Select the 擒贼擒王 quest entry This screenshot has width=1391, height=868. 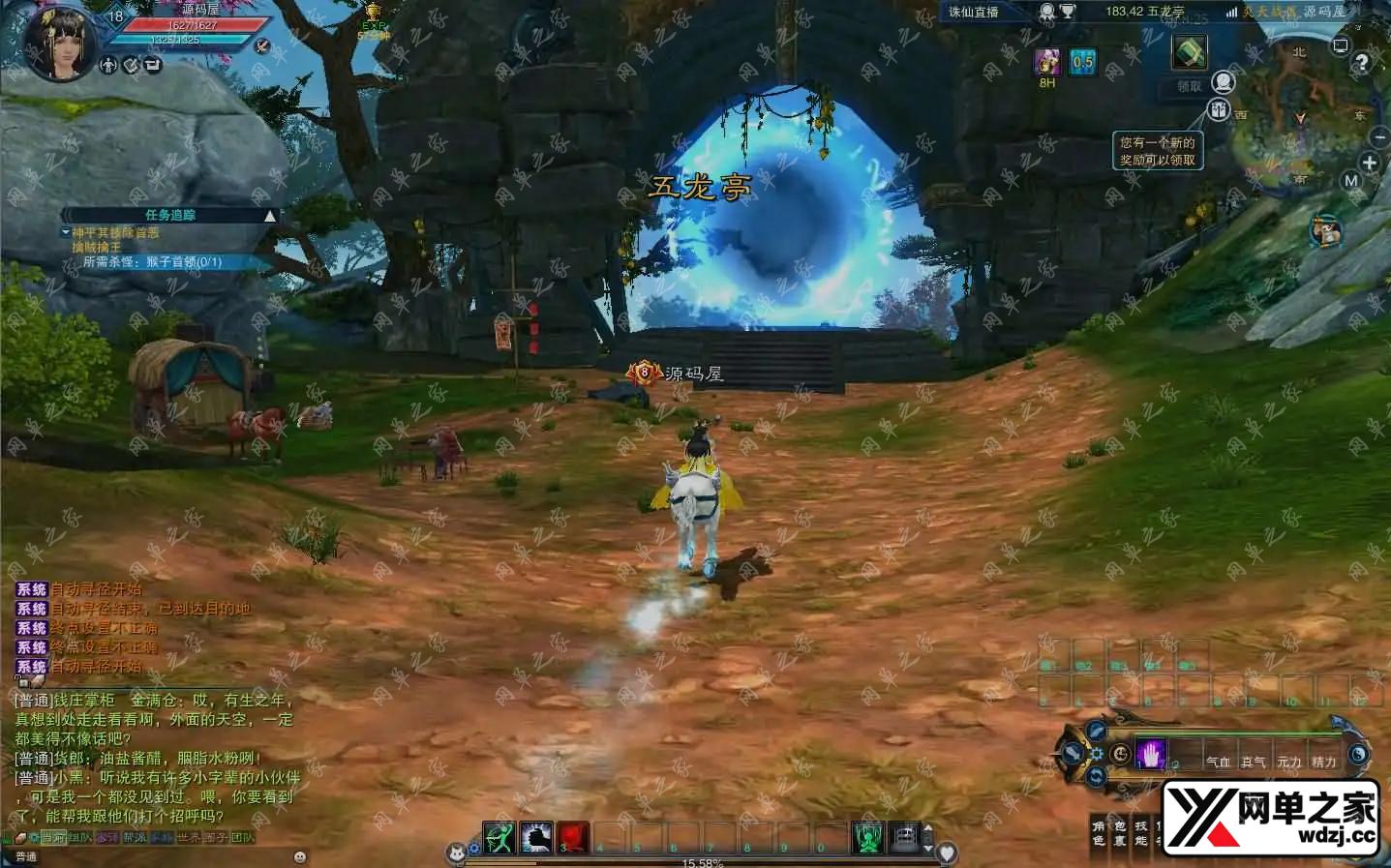coord(97,248)
